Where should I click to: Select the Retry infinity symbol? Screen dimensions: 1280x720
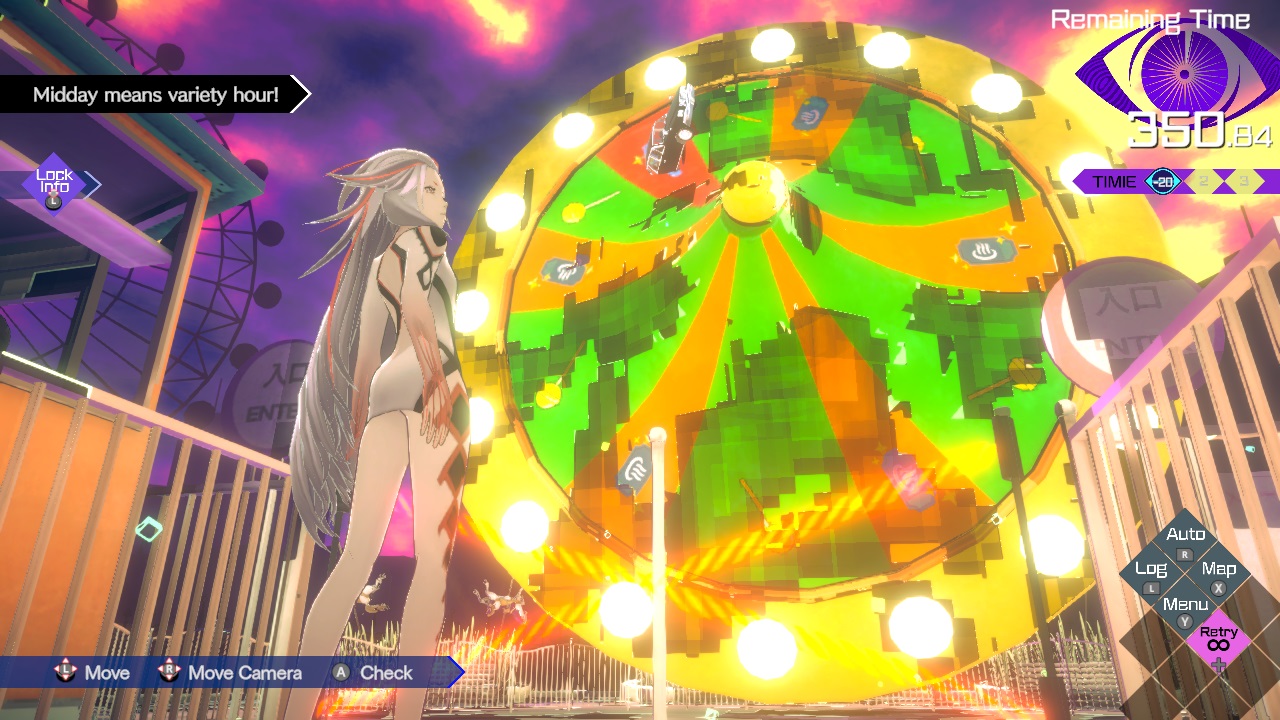(x=1219, y=644)
